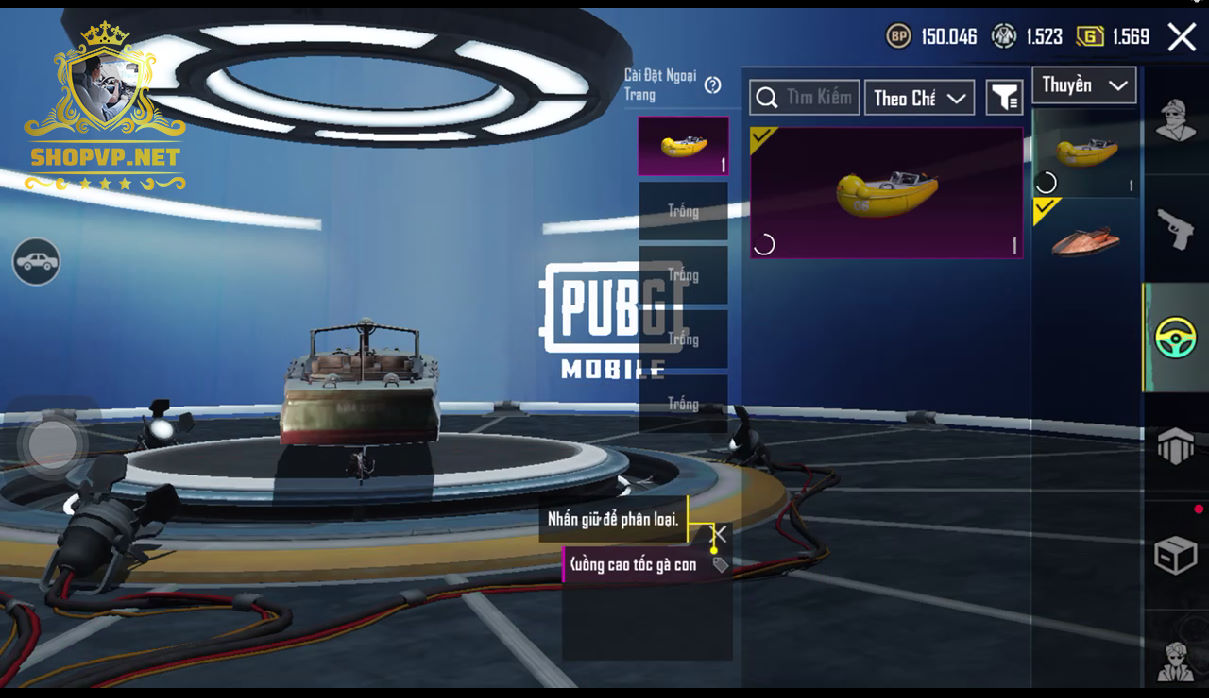Open the filter funnel options
The image size is (1209, 698).
coord(1004,97)
